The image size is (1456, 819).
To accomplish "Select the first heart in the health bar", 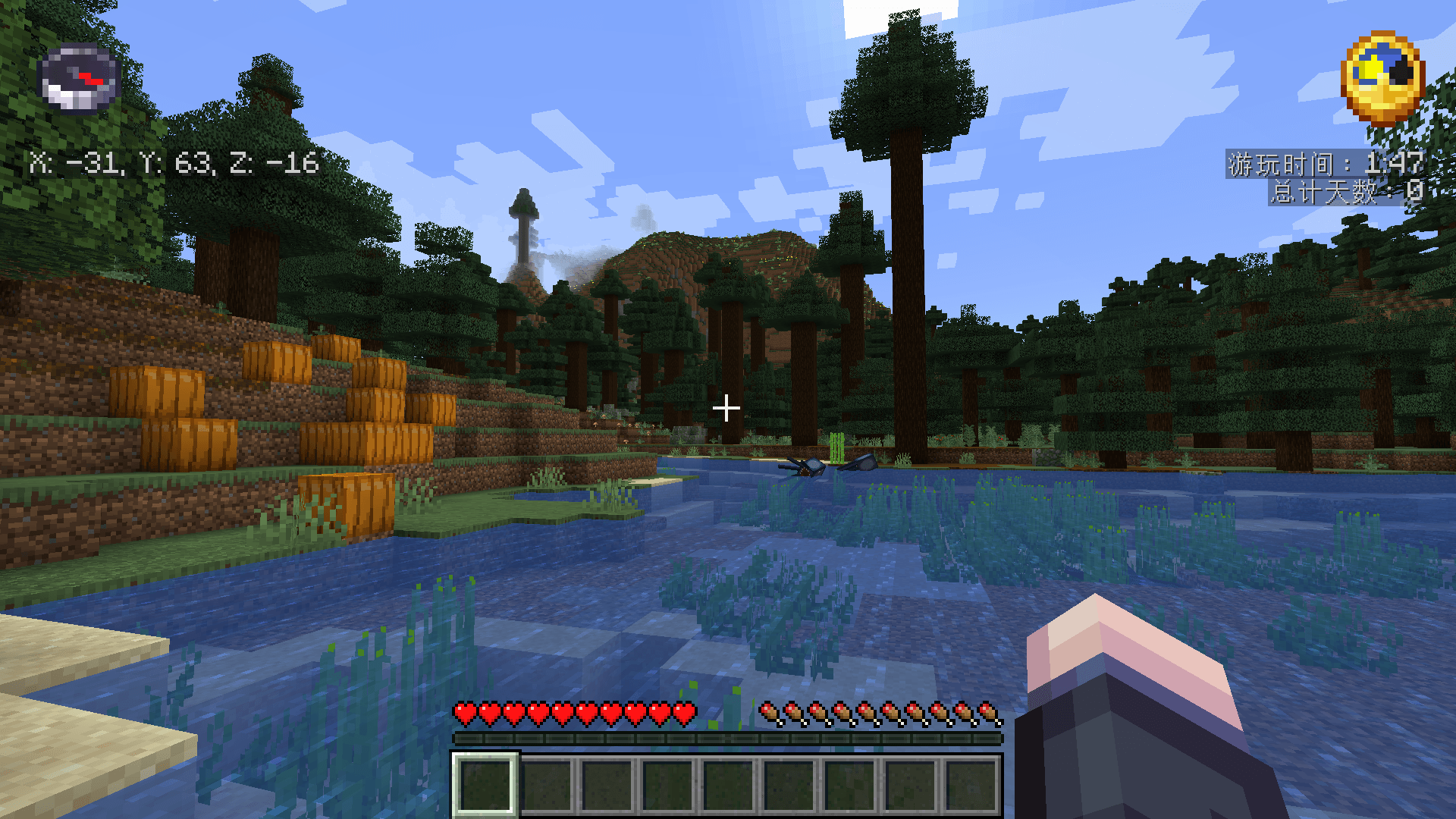I will pyautogui.click(x=464, y=713).
